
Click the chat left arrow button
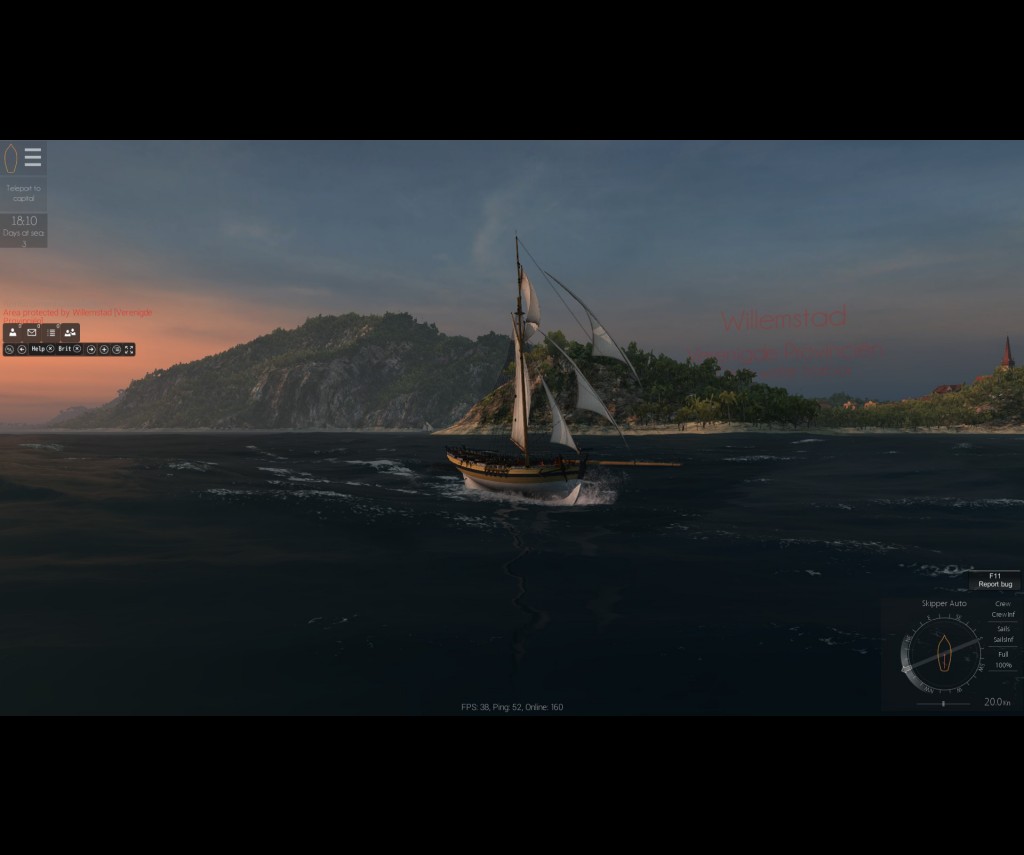(x=21, y=349)
